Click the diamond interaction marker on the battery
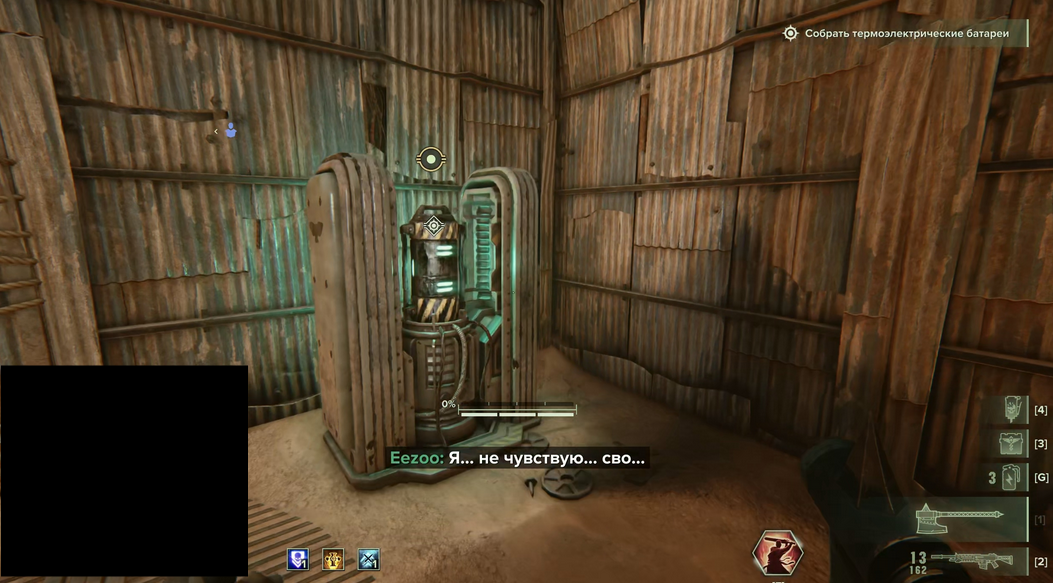Viewport: 1053px width, 583px height. coord(434,226)
